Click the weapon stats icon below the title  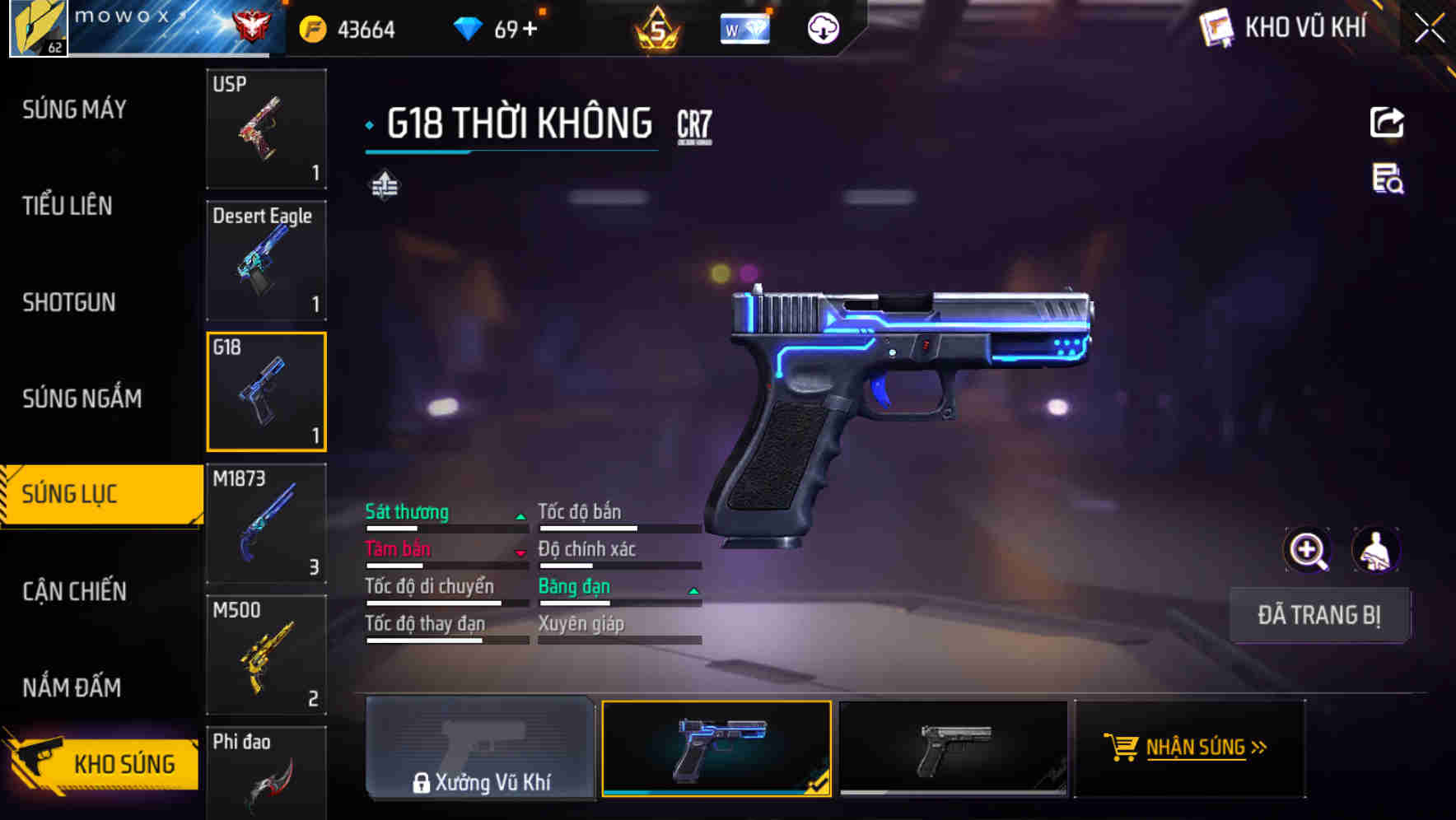click(384, 186)
